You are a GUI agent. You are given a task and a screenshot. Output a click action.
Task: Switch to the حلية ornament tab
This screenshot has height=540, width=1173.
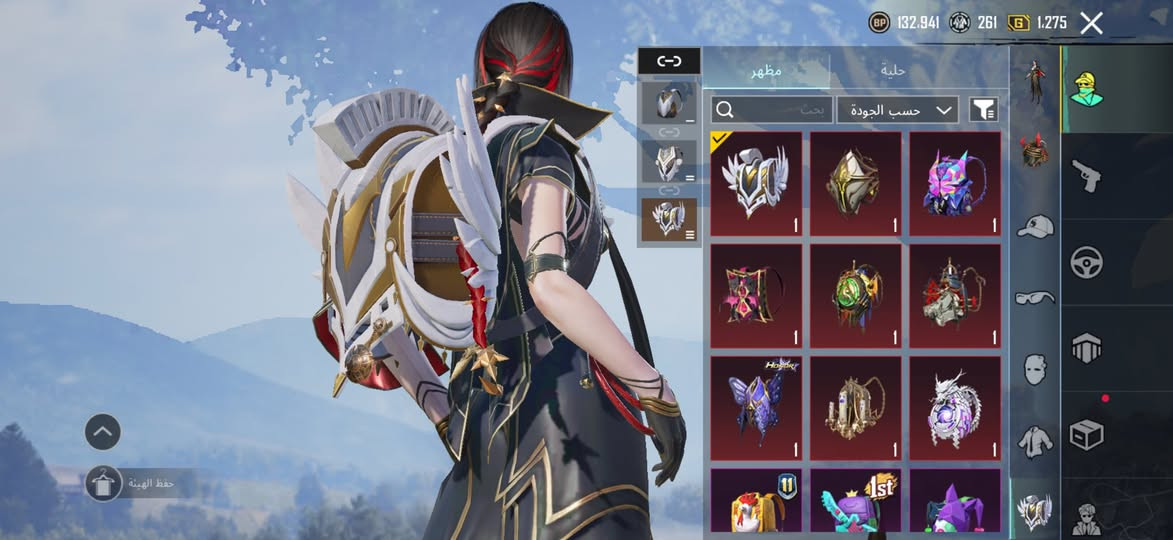(x=893, y=71)
